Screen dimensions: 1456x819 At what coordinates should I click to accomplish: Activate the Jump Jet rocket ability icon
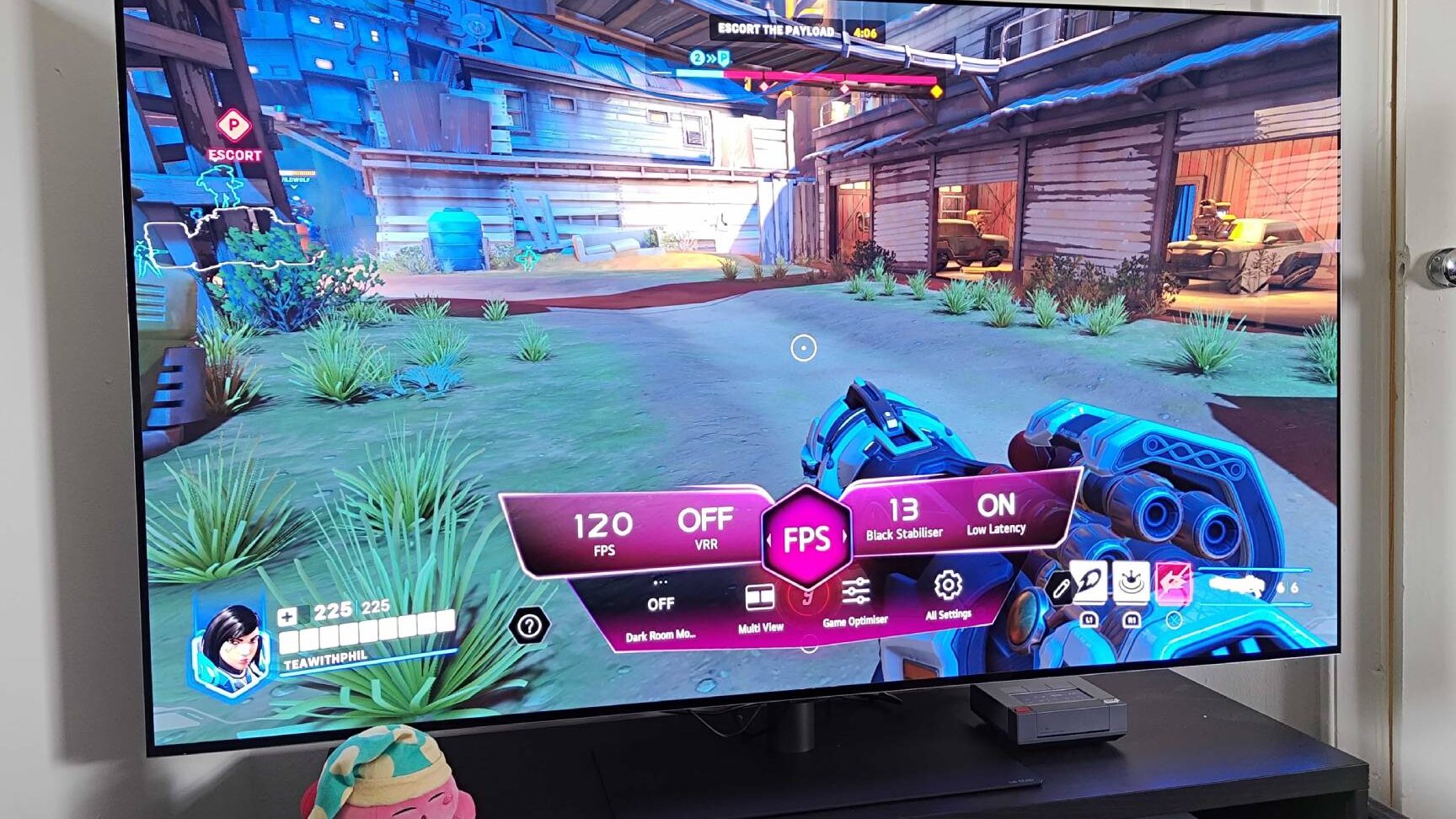(1089, 583)
